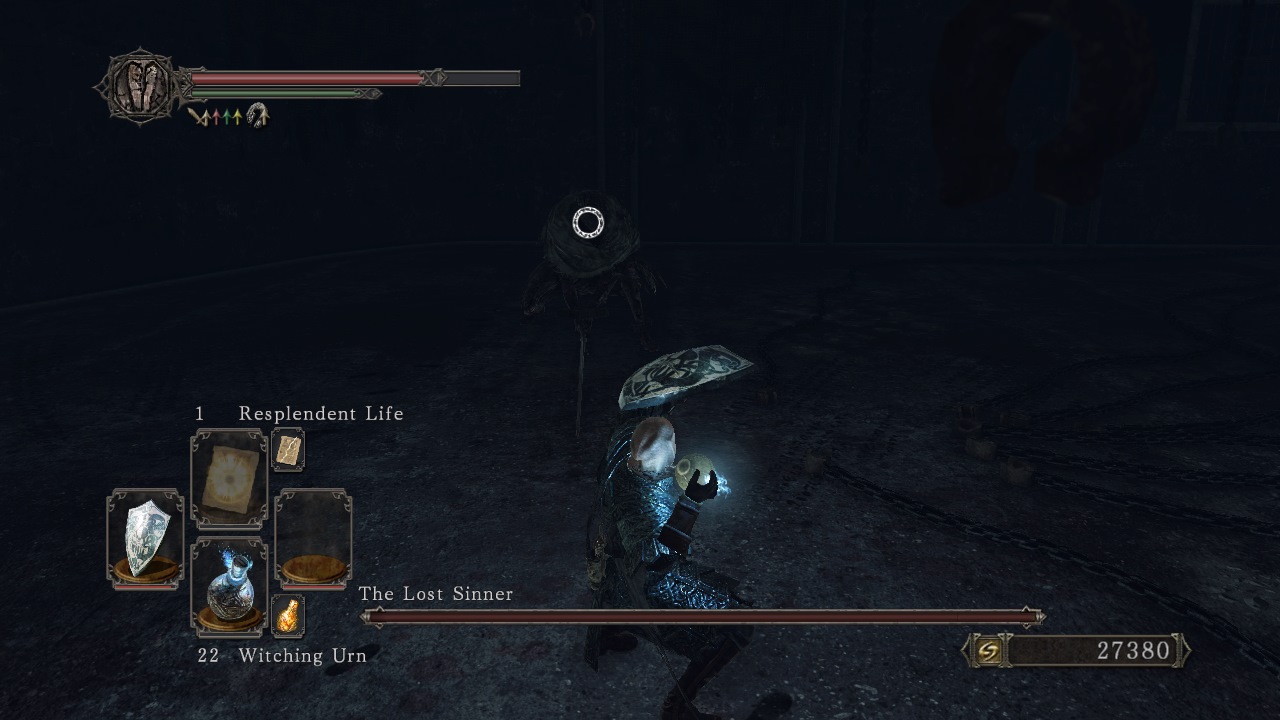
Task: Click the ring buff status icon
Action: (x=258, y=116)
